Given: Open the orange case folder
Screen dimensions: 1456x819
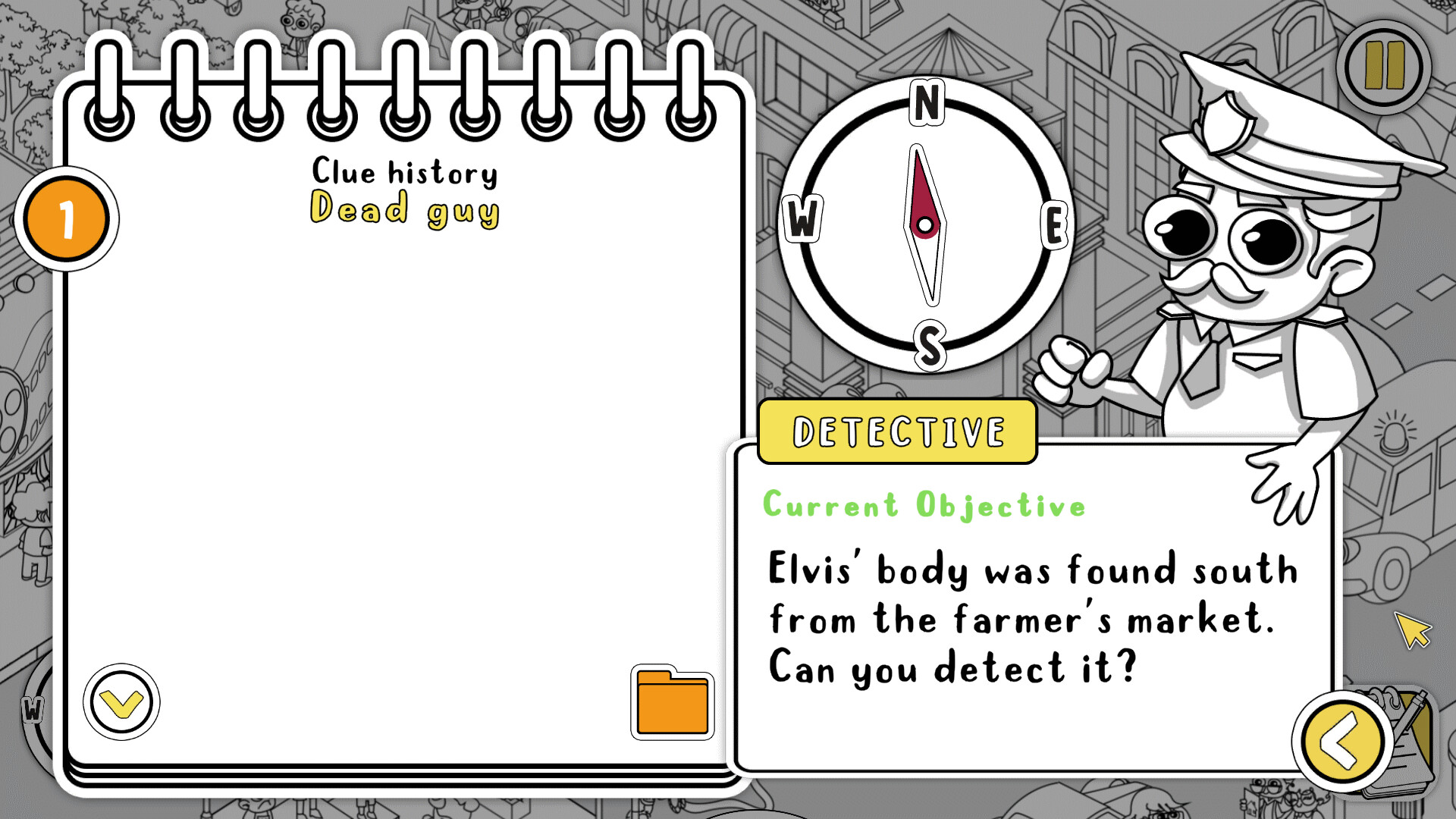Looking at the screenshot, I should point(672,703).
